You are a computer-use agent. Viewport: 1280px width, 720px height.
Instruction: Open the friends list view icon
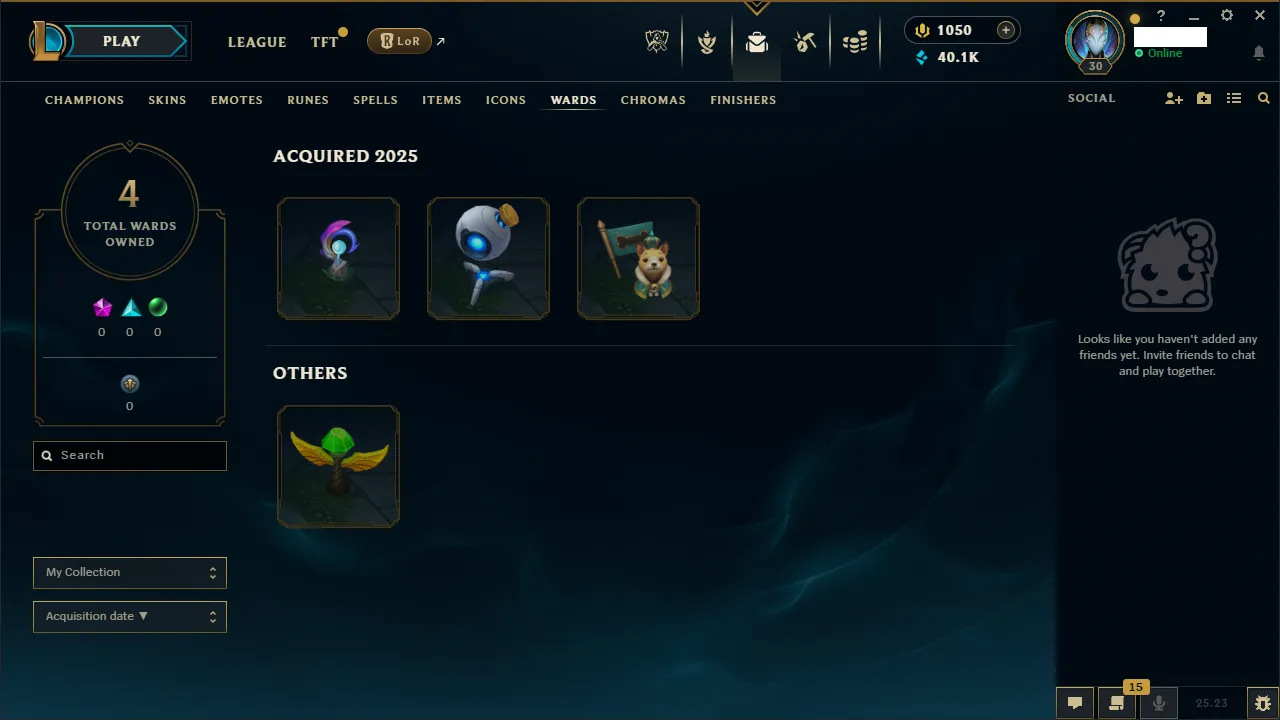tap(1234, 98)
